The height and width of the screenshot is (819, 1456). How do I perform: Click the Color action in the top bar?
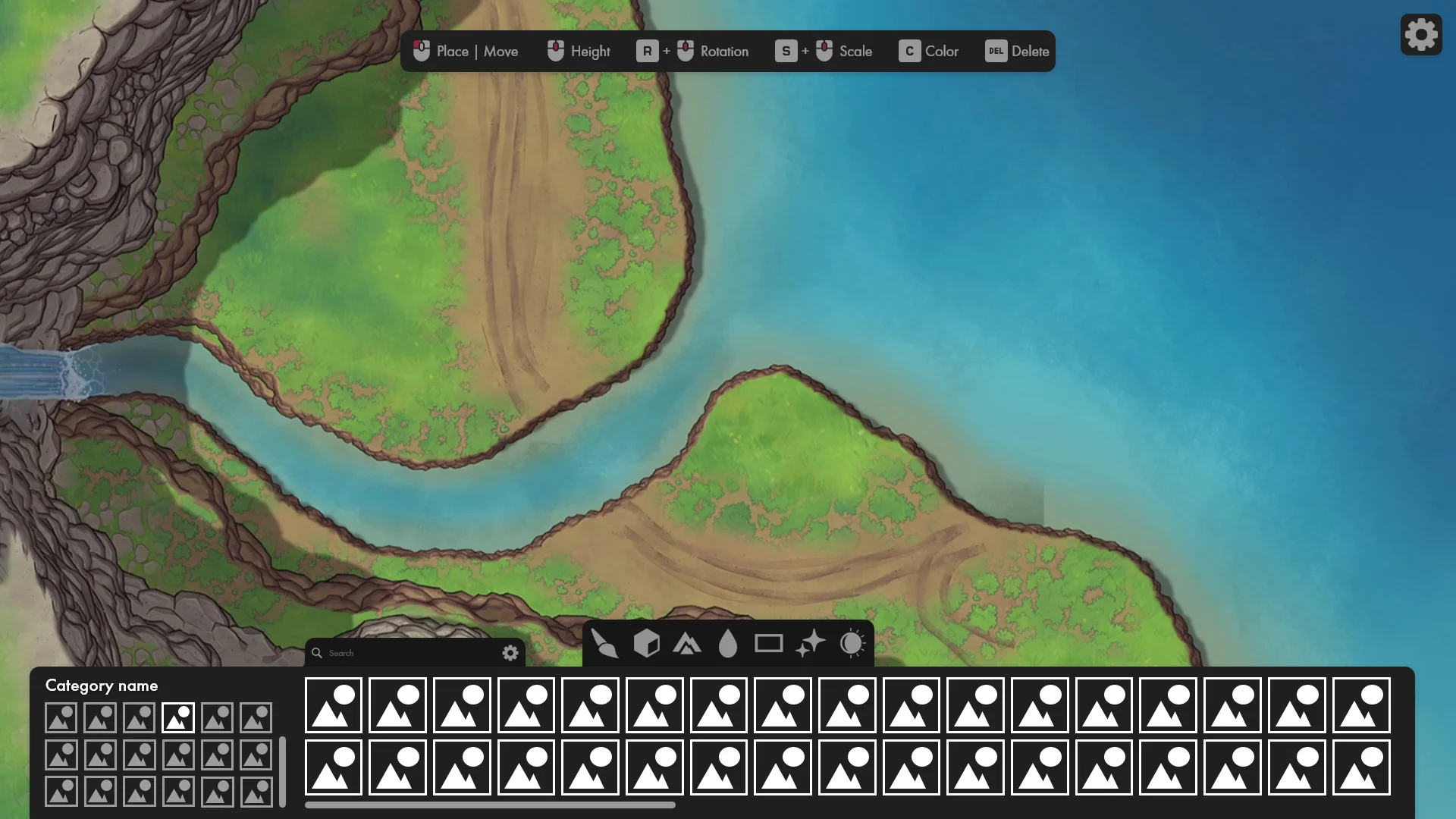click(x=928, y=51)
